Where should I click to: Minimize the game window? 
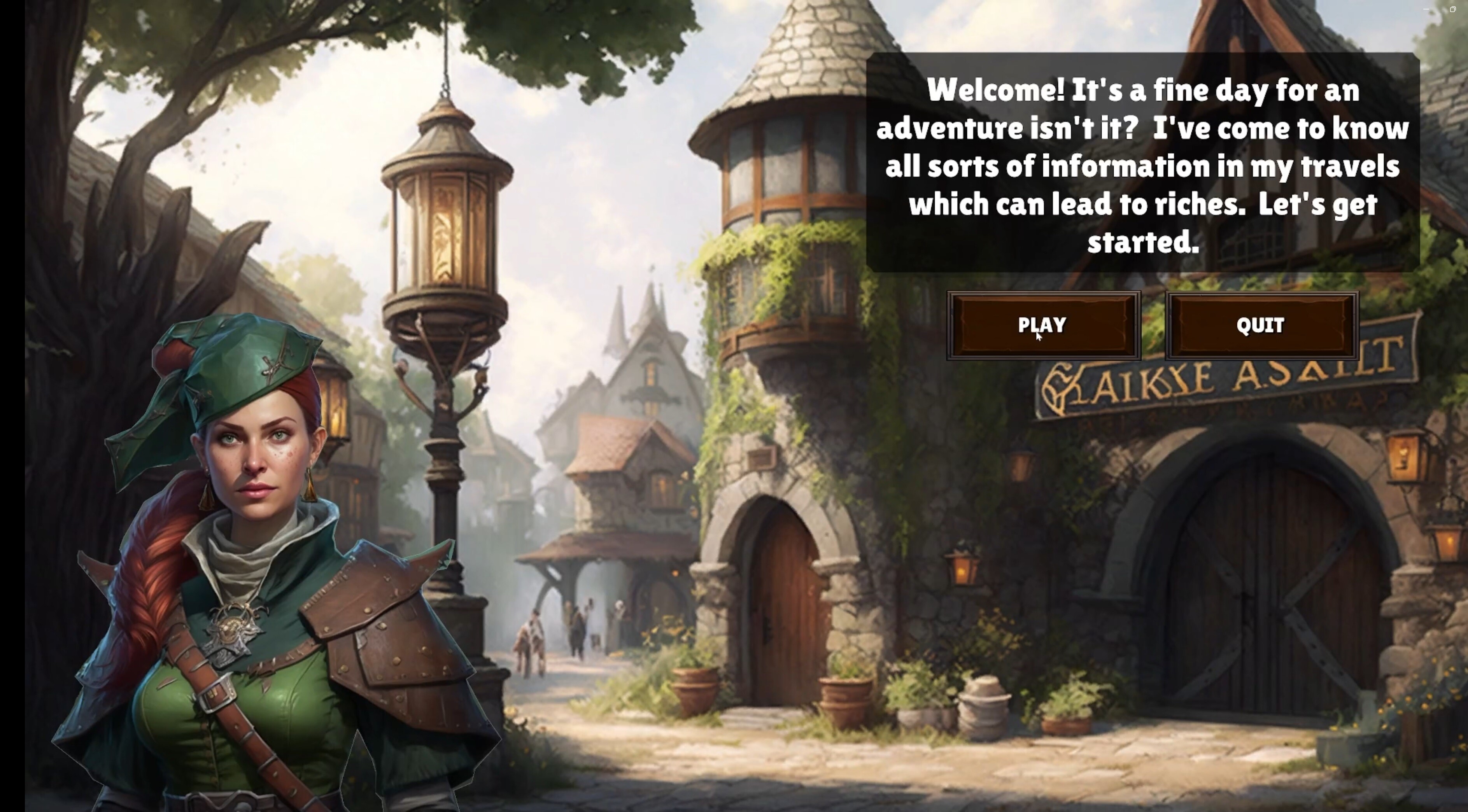(1426, 9)
